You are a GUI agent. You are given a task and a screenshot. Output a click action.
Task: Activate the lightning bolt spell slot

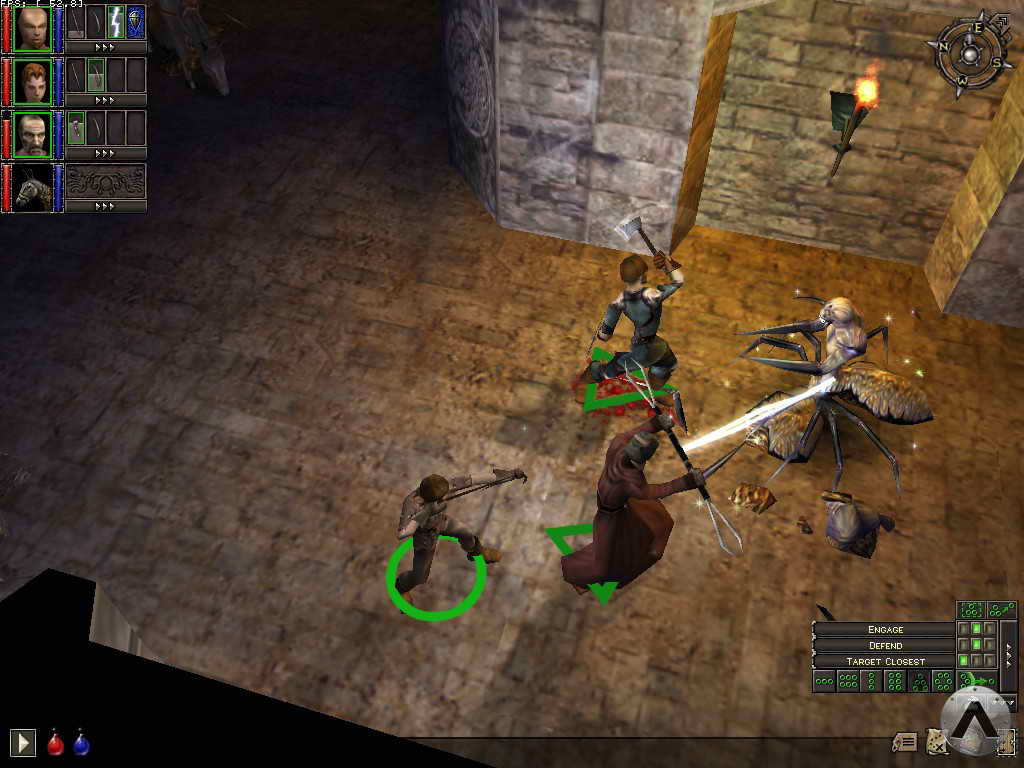(x=116, y=21)
